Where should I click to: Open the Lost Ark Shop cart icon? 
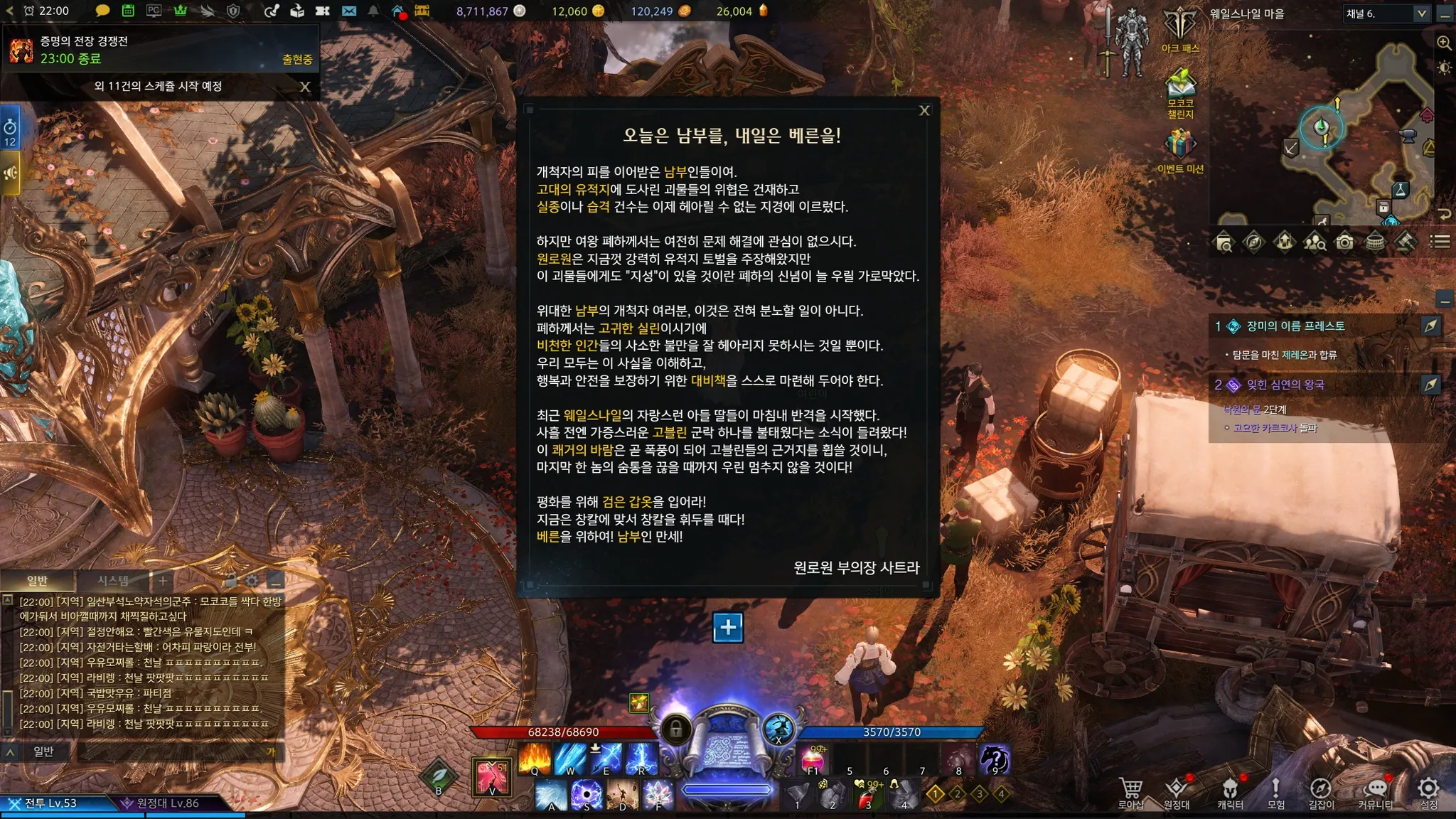[x=1130, y=792]
